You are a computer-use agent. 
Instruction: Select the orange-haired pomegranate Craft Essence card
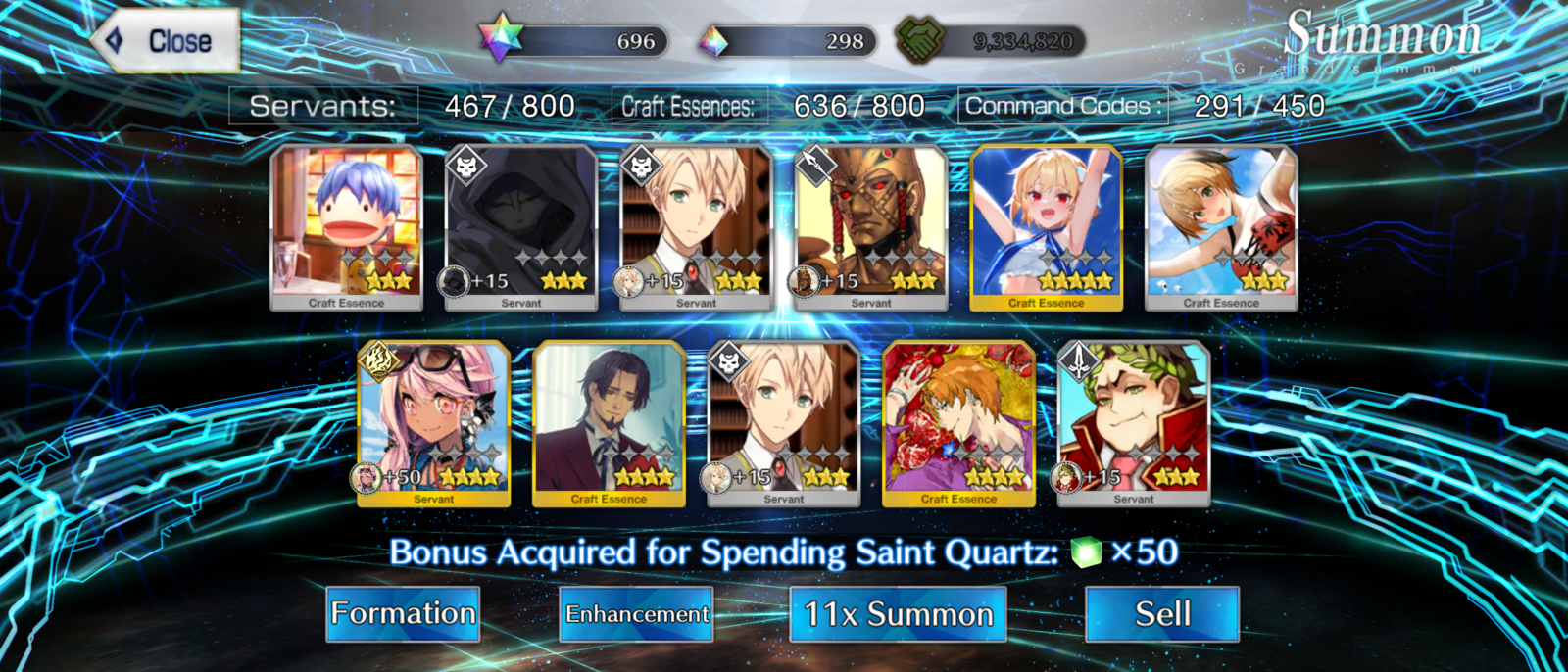pyautogui.click(x=958, y=423)
